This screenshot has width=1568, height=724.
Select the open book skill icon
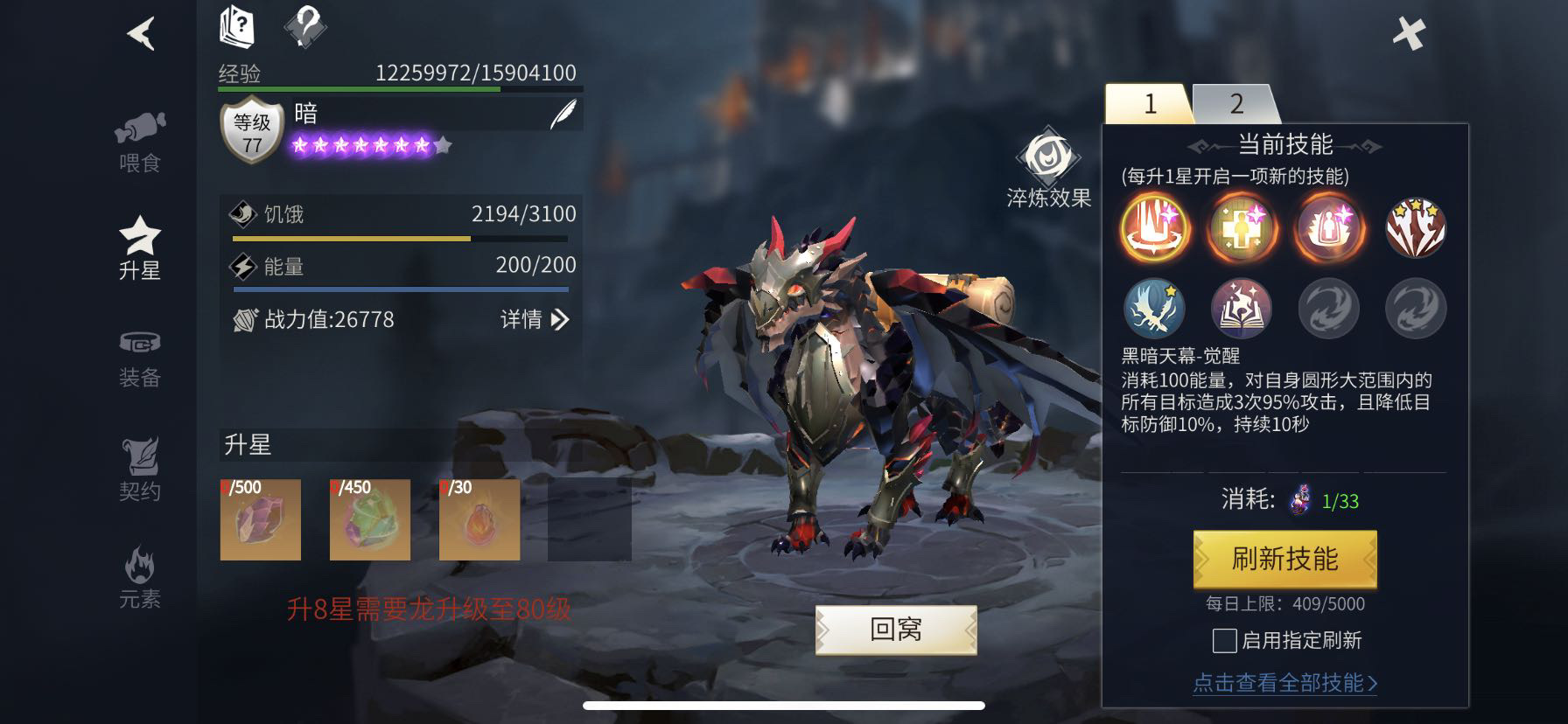[1241, 309]
